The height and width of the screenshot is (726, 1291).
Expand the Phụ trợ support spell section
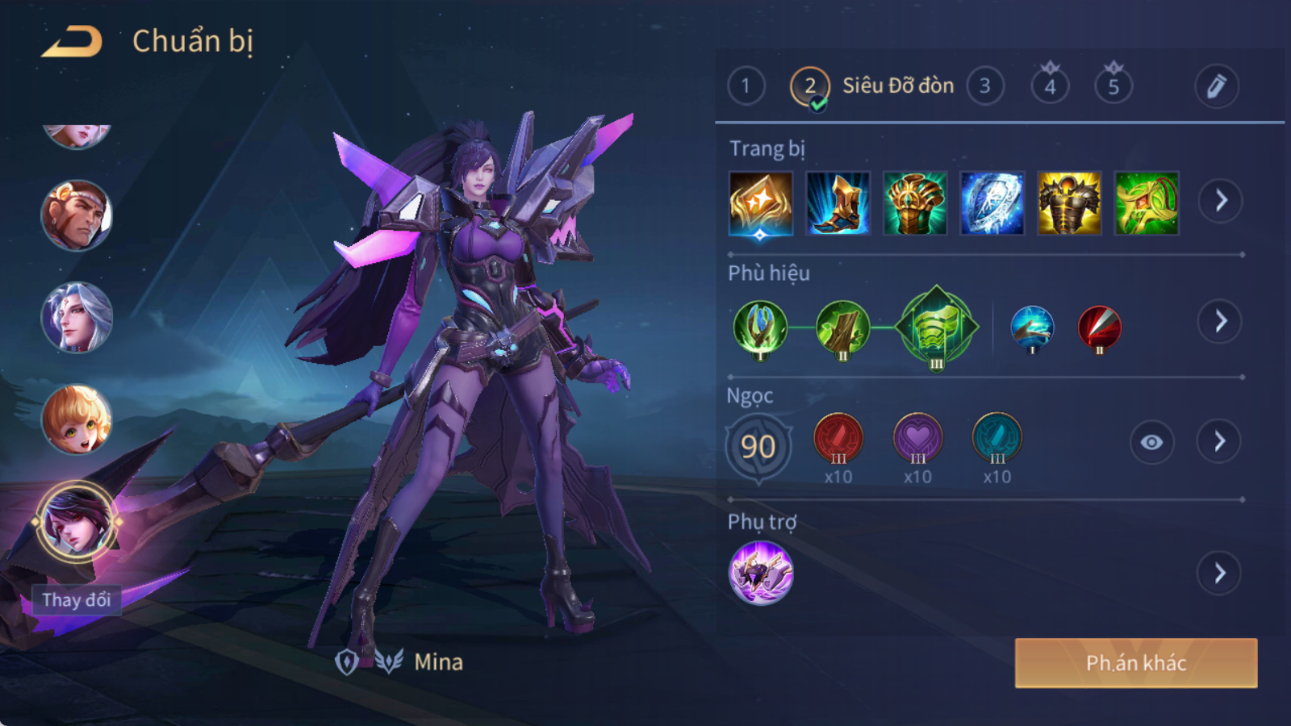(1219, 573)
